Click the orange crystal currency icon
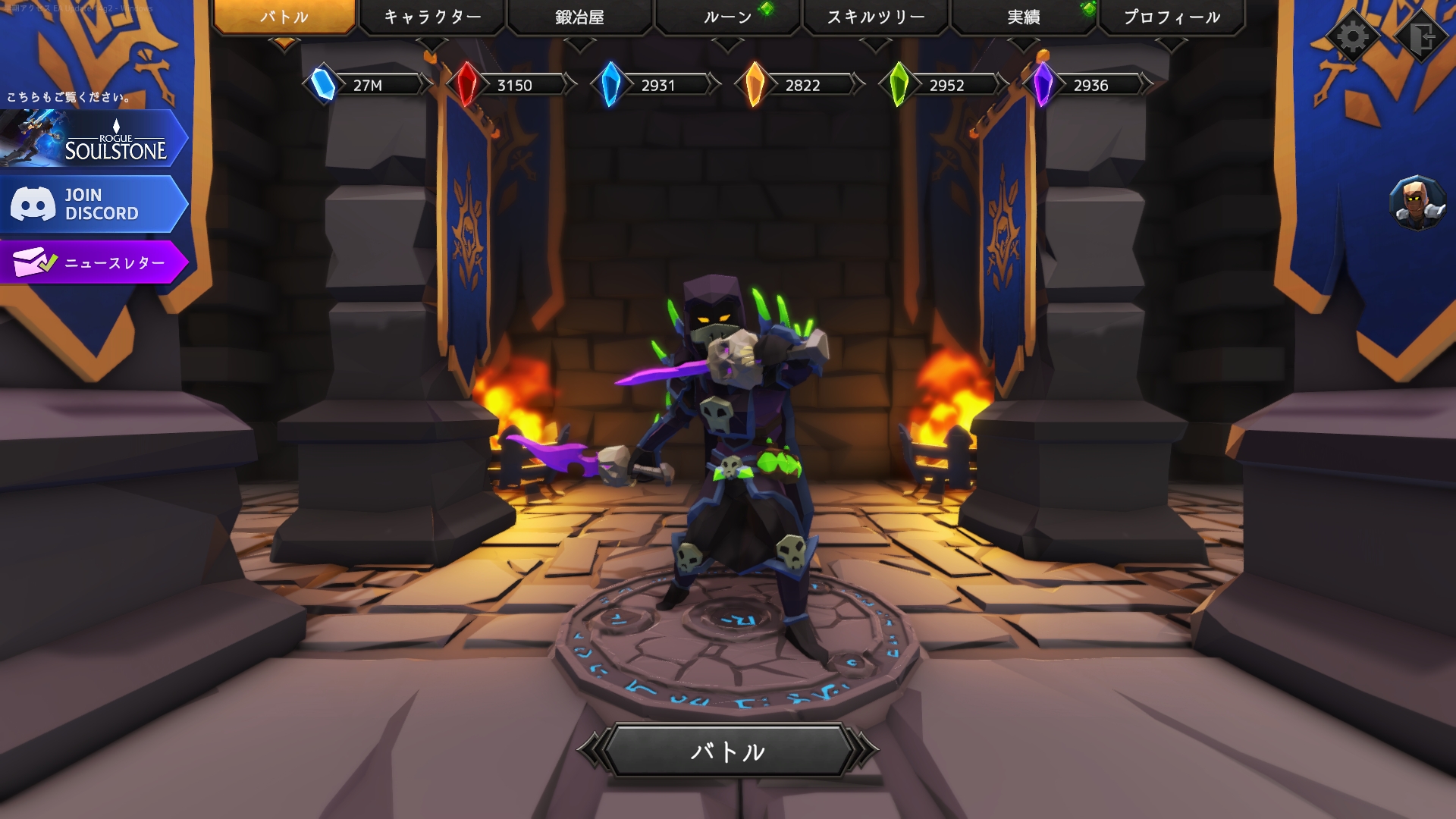 pos(754,85)
